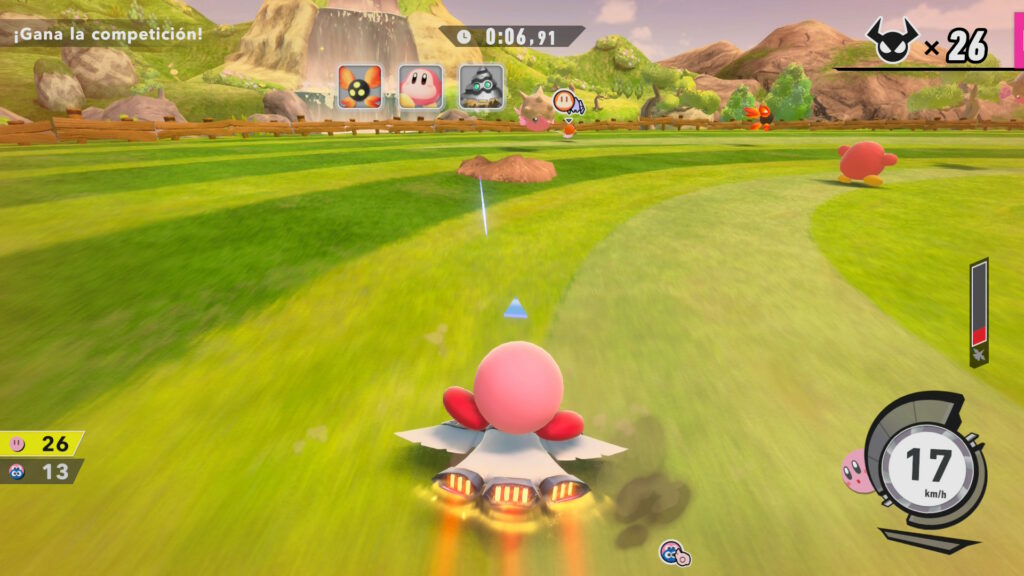Click the horned enemy counter icon

click(890, 41)
